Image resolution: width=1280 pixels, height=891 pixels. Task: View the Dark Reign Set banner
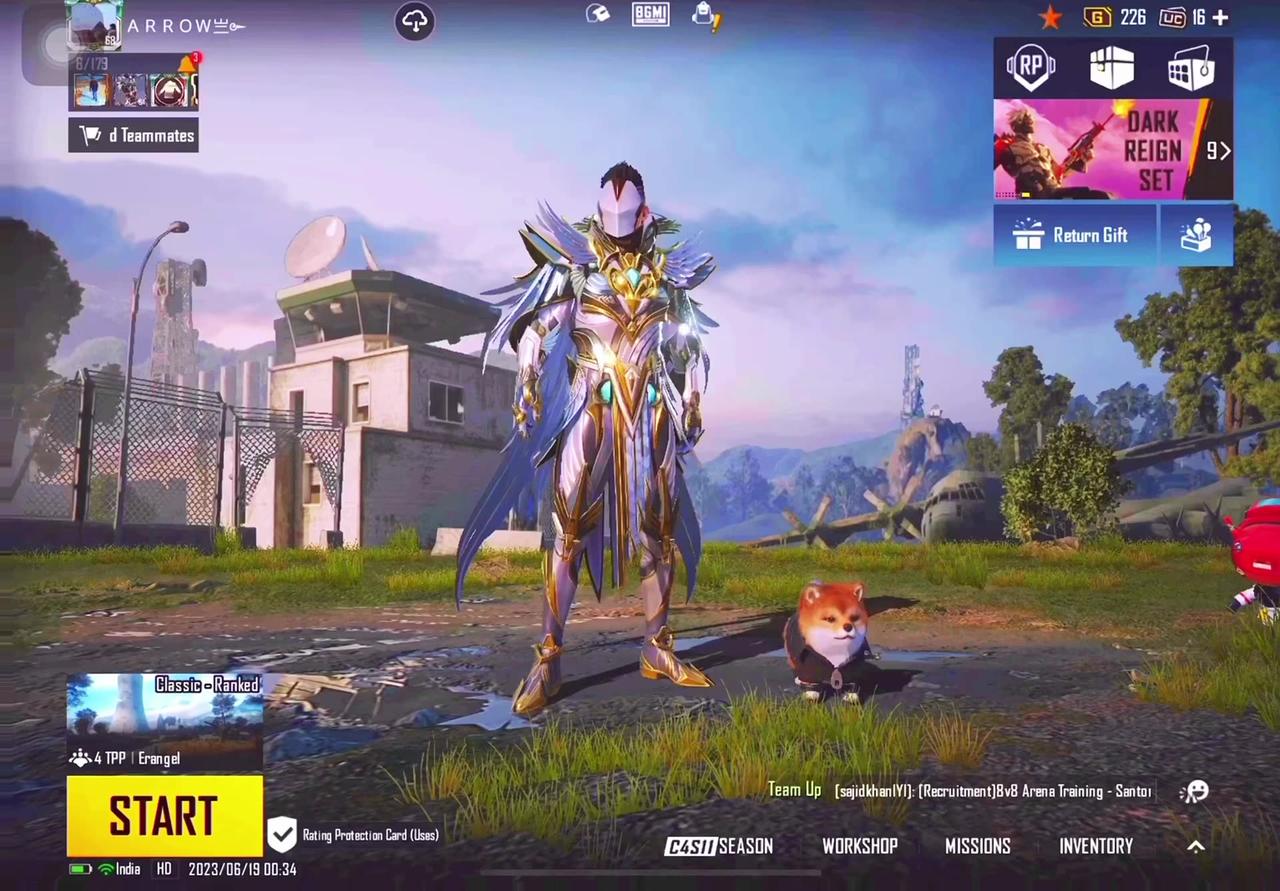pos(1112,150)
